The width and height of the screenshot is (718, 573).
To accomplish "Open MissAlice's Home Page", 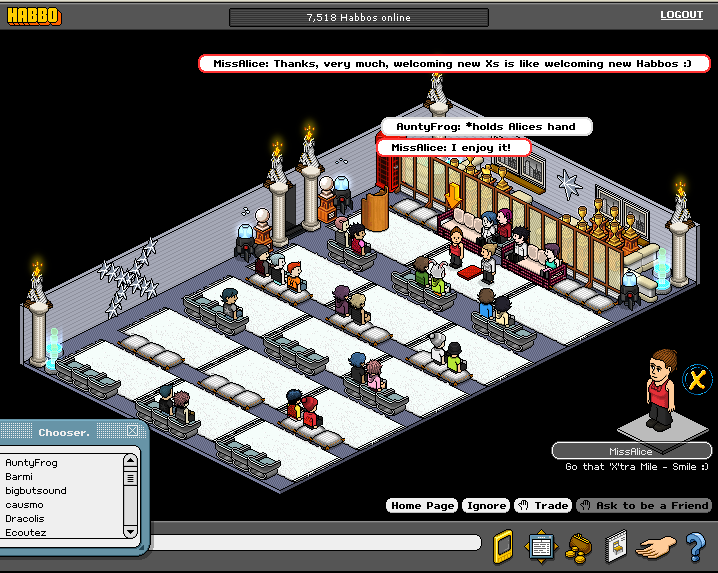I will click(422, 506).
